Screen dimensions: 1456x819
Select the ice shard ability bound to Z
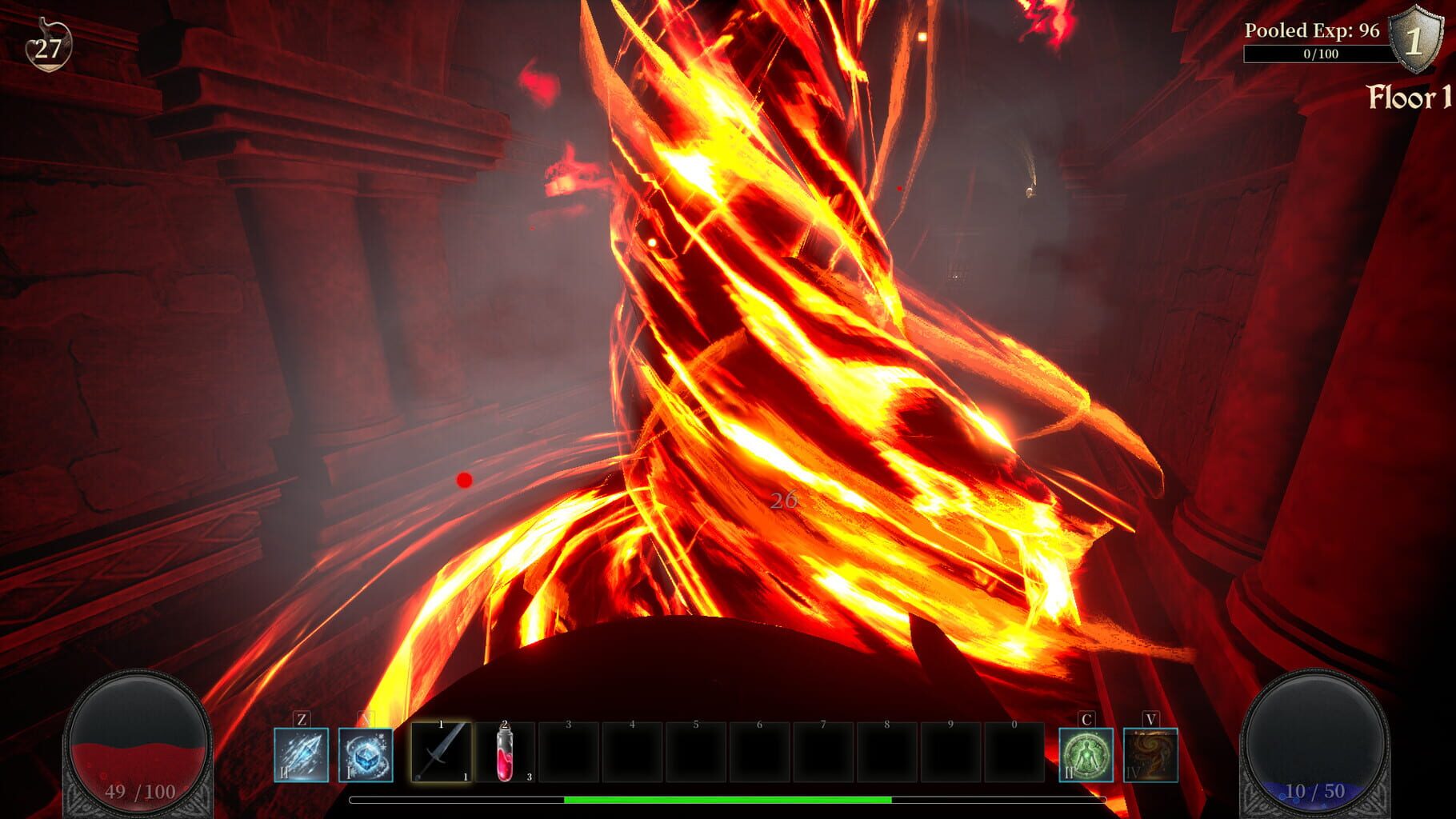(x=302, y=756)
